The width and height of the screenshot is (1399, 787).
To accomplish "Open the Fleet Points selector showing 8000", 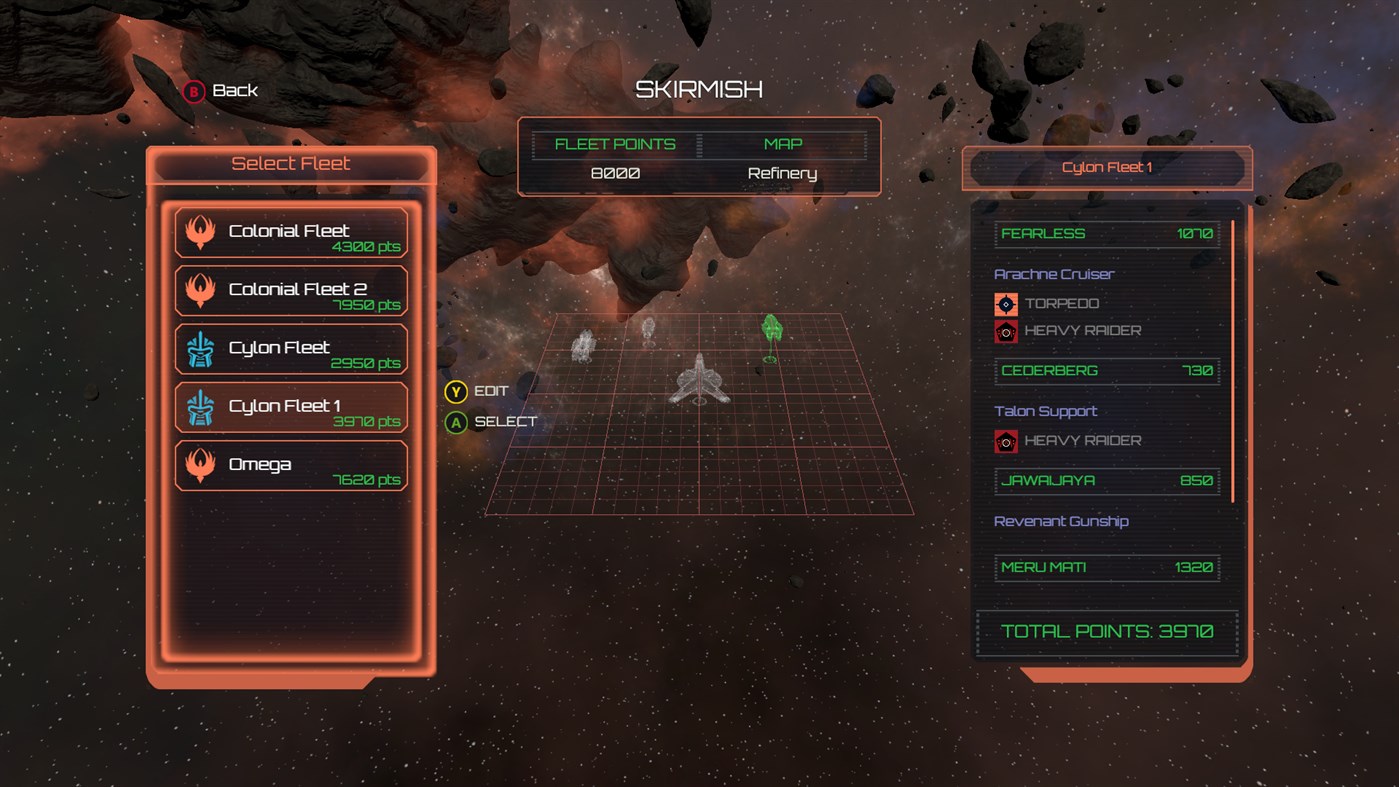I will tap(614, 172).
